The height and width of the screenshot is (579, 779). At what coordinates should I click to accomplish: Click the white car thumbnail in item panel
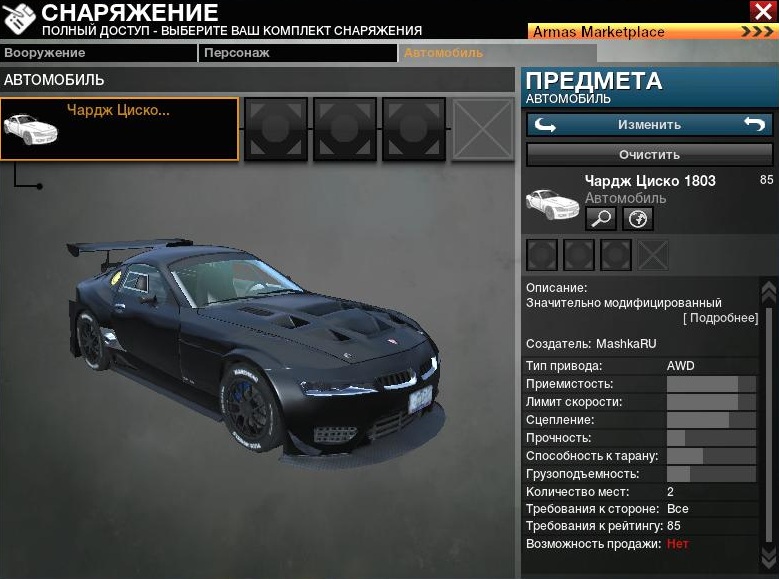[x=552, y=203]
